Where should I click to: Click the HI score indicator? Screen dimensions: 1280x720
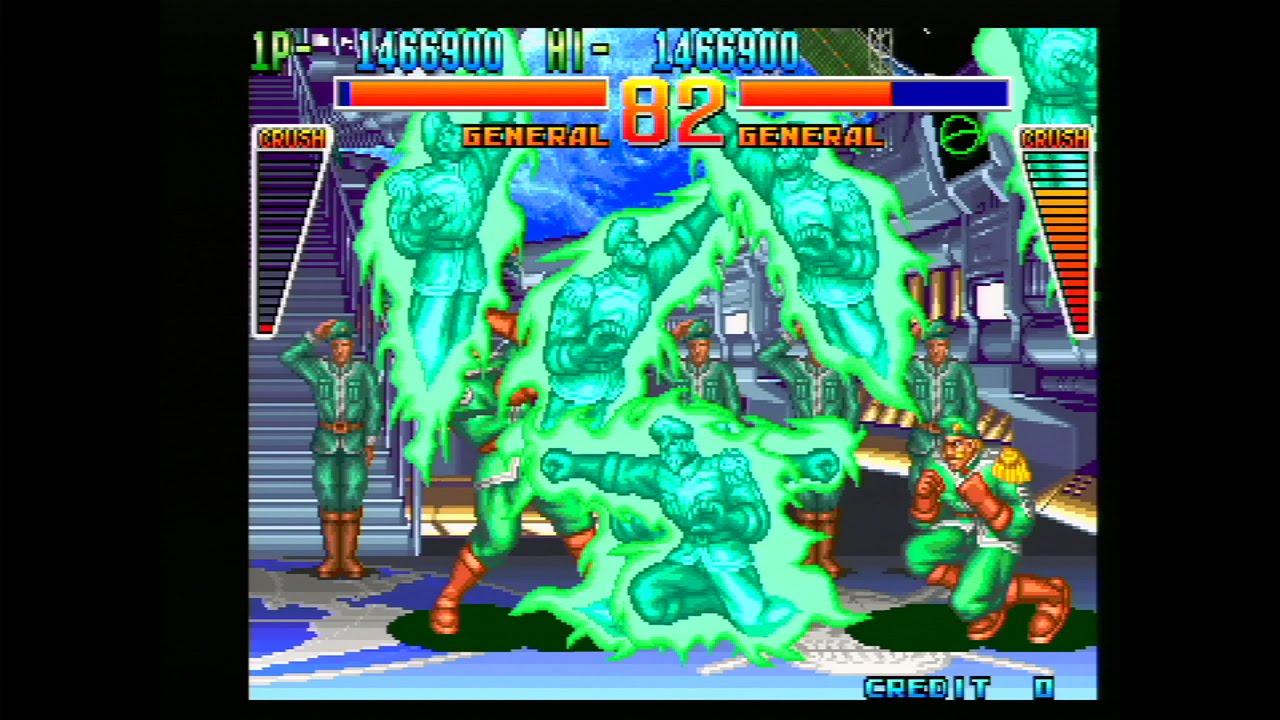(571, 50)
